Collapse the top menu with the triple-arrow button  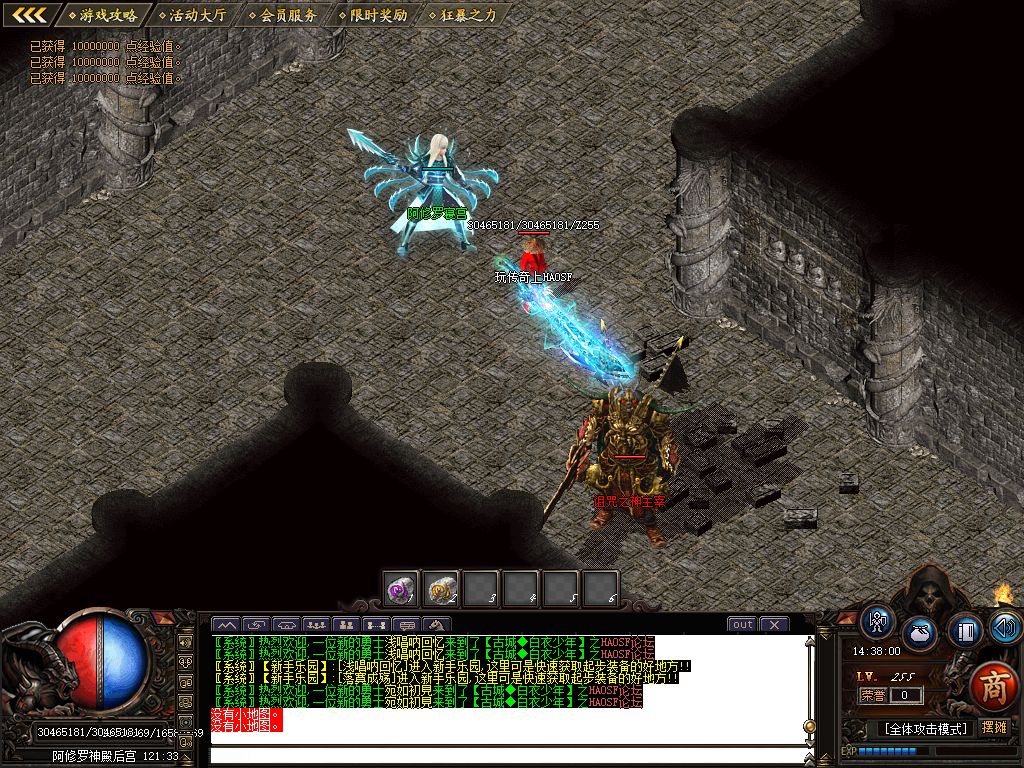tap(29, 15)
